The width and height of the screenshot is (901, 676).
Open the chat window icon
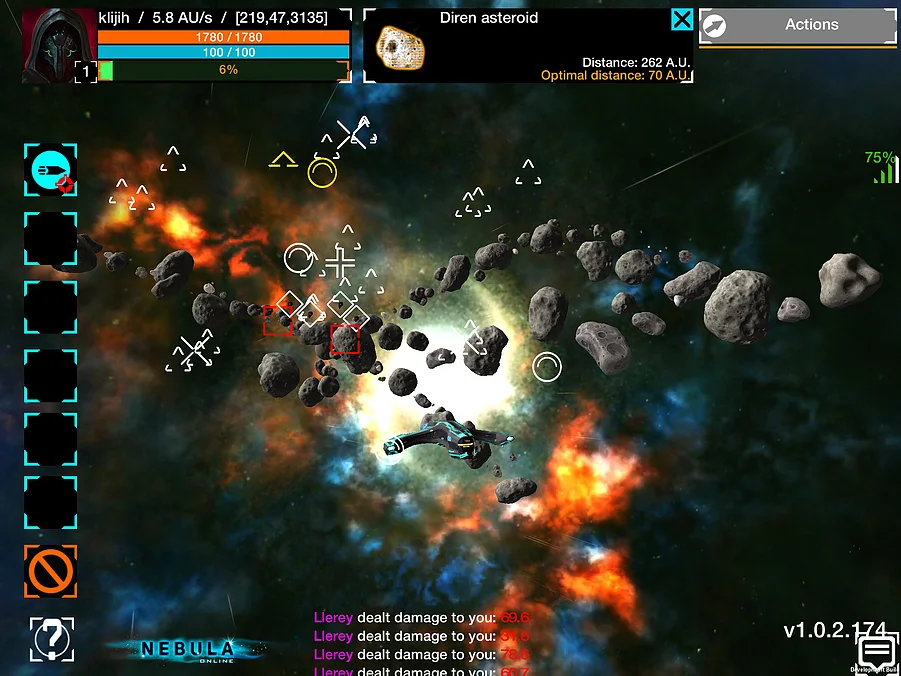[877, 653]
